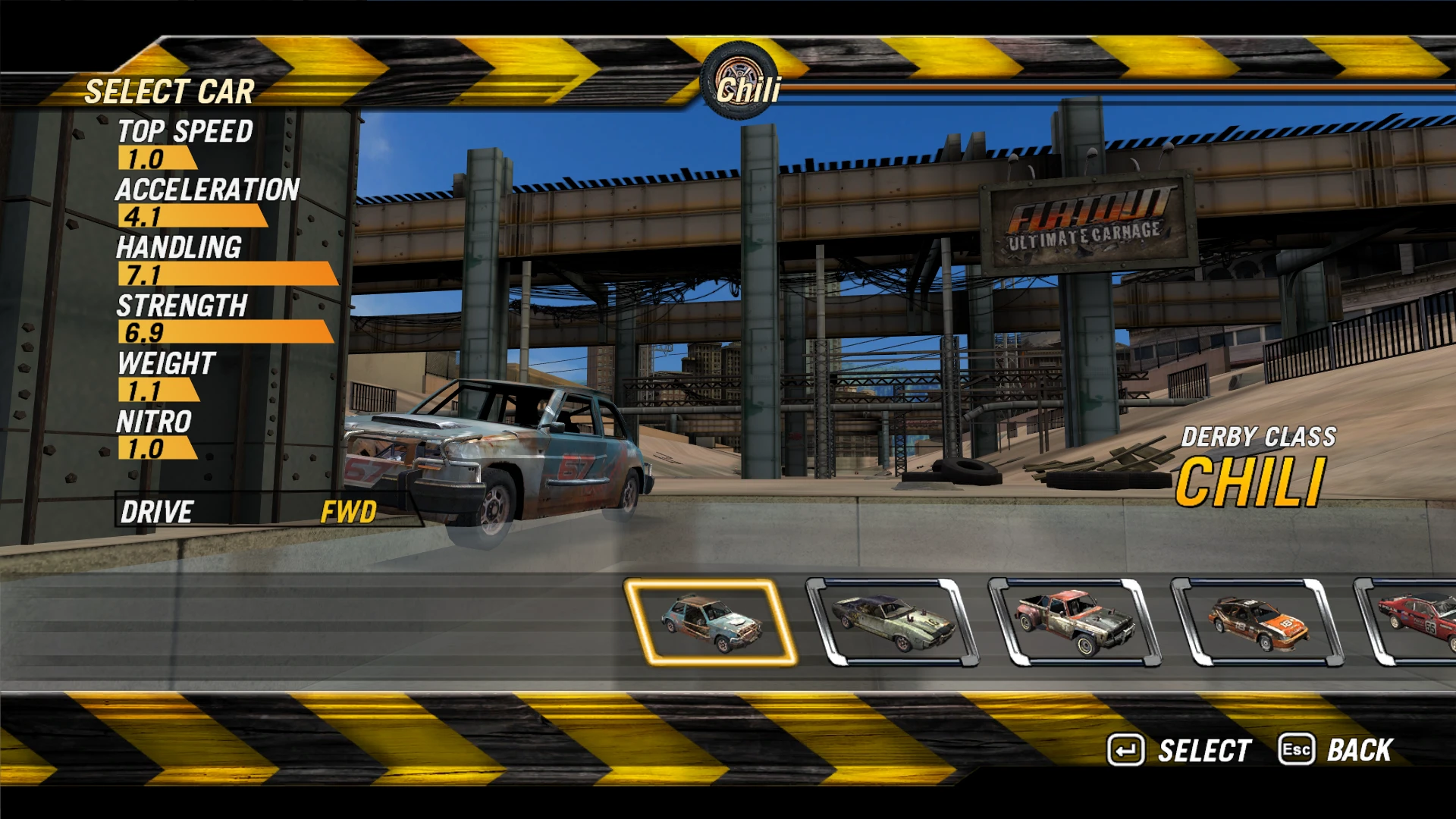Select the orange hatchback car thumbnail

(1257, 622)
